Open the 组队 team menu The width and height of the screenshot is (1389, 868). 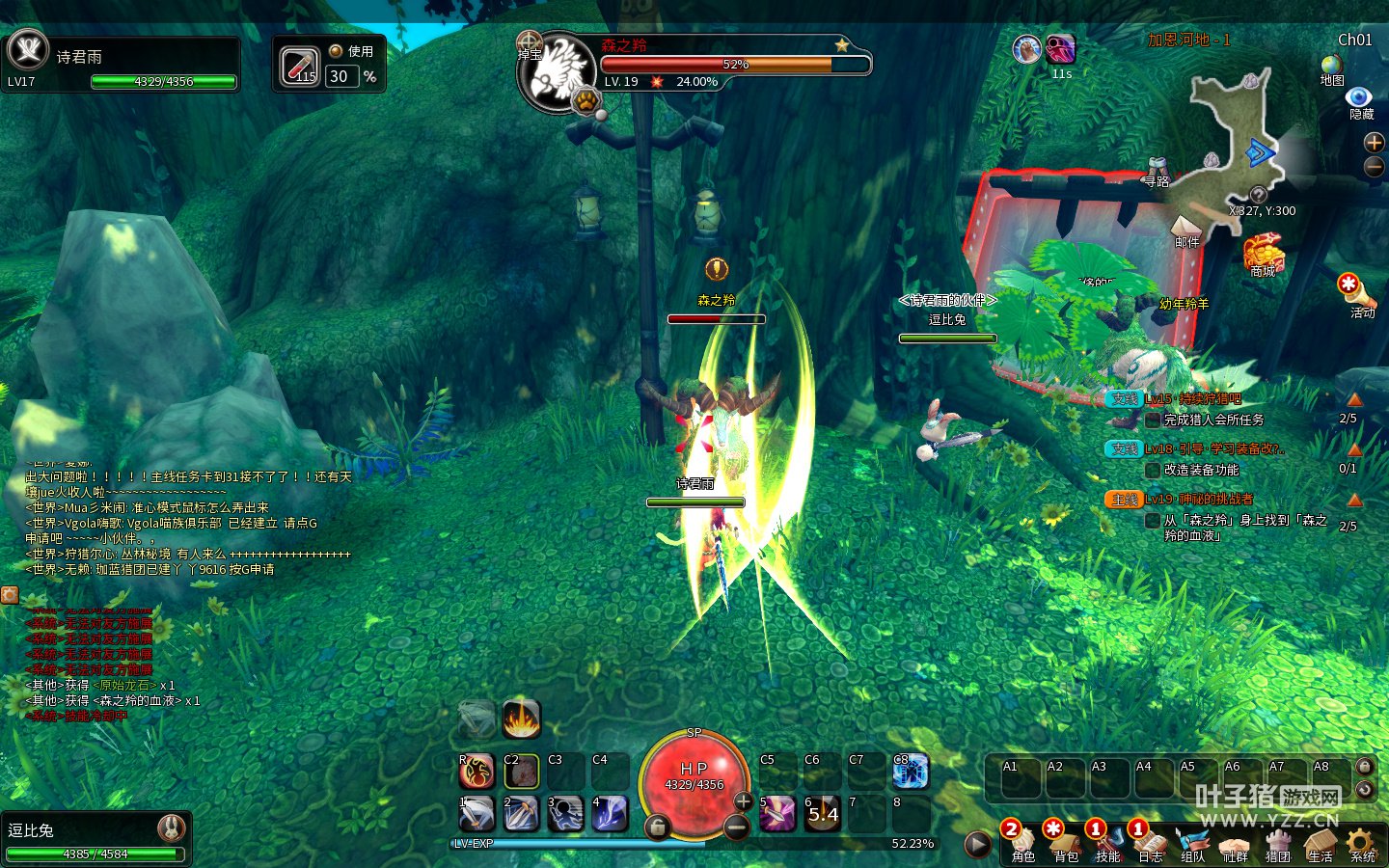click(1193, 843)
